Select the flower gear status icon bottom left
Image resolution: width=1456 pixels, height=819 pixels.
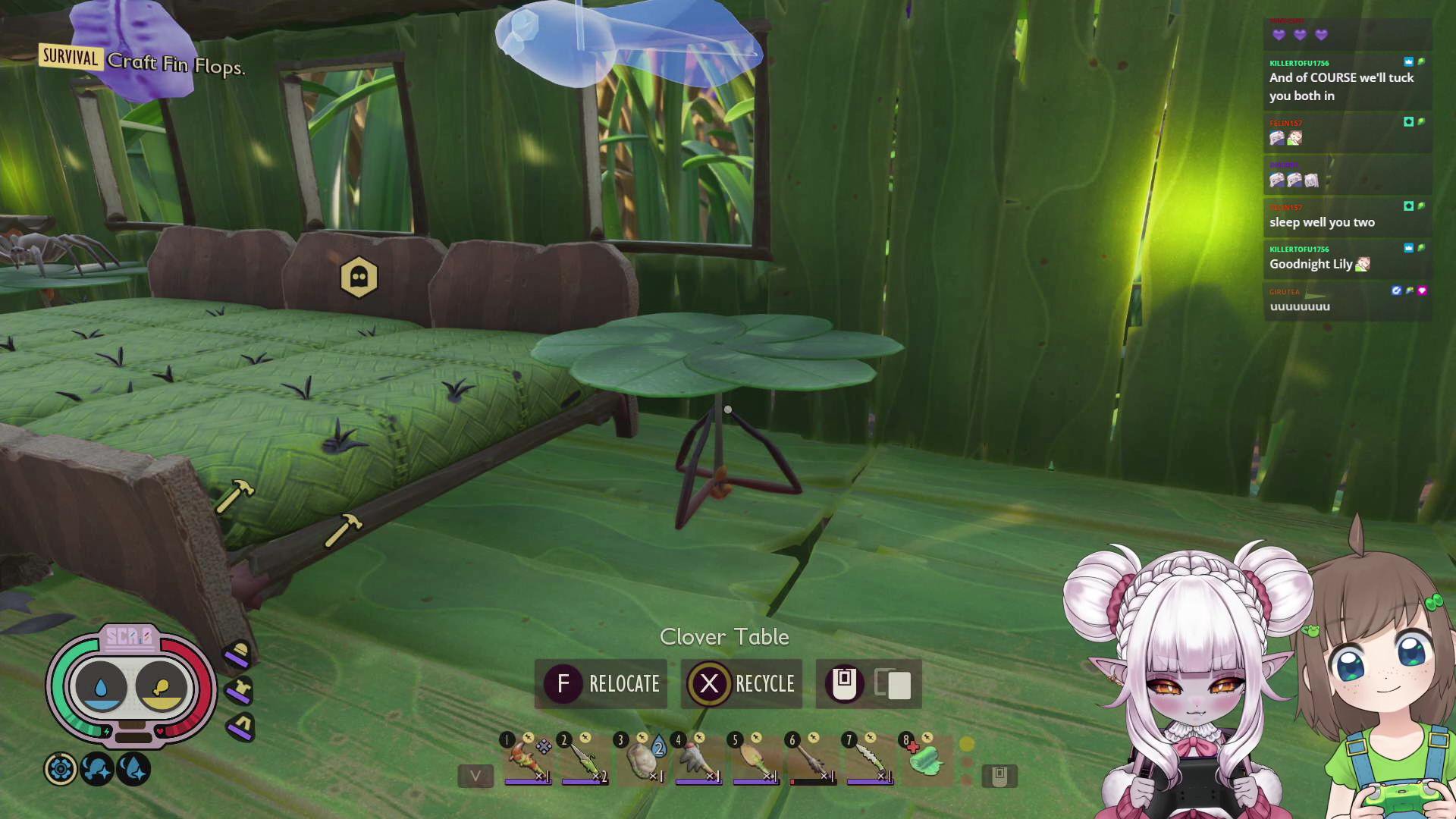tap(61, 769)
